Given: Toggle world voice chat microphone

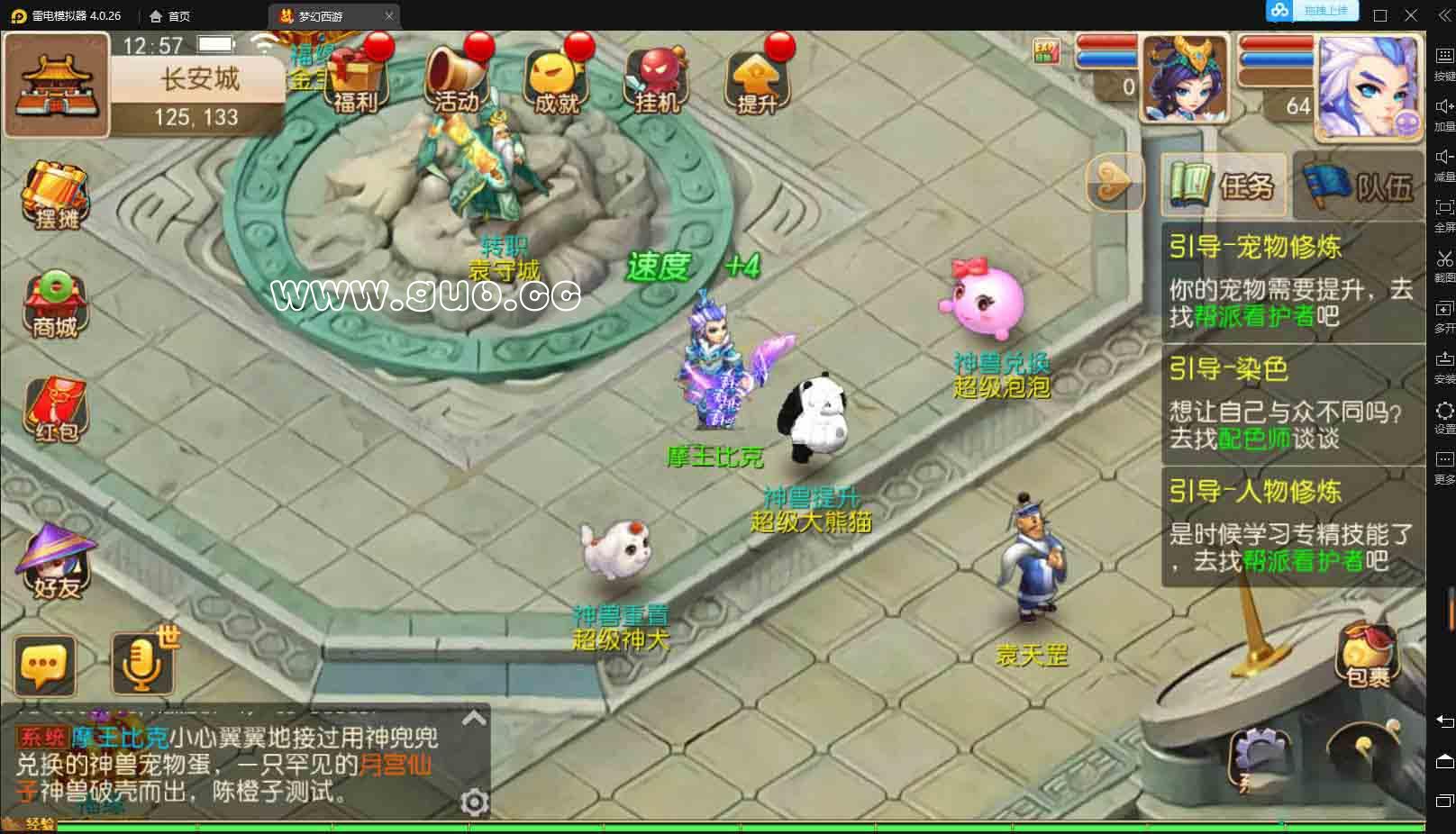Looking at the screenshot, I should pyautogui.click(x=142, y=662).
